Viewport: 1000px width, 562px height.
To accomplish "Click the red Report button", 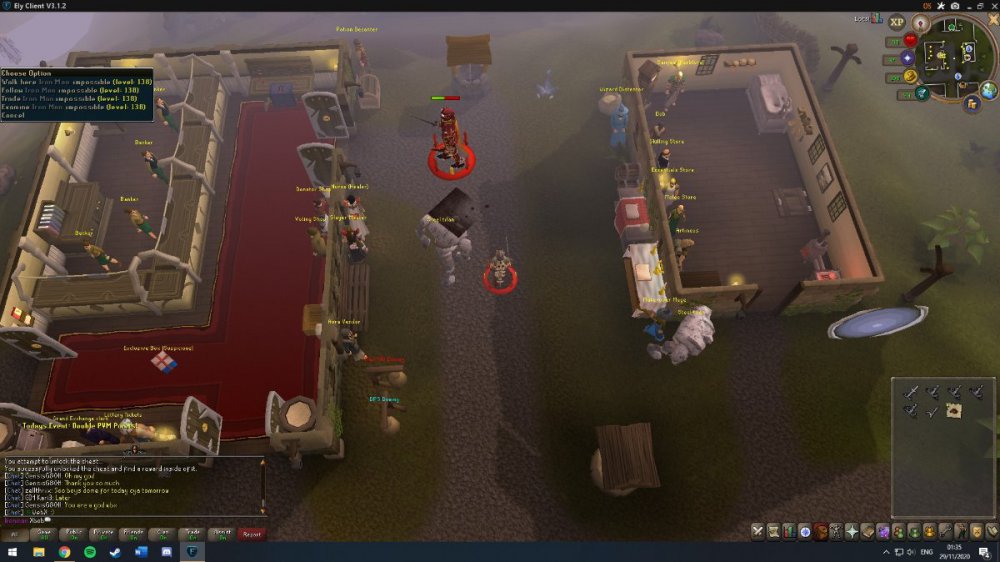I will coord(252,534).
